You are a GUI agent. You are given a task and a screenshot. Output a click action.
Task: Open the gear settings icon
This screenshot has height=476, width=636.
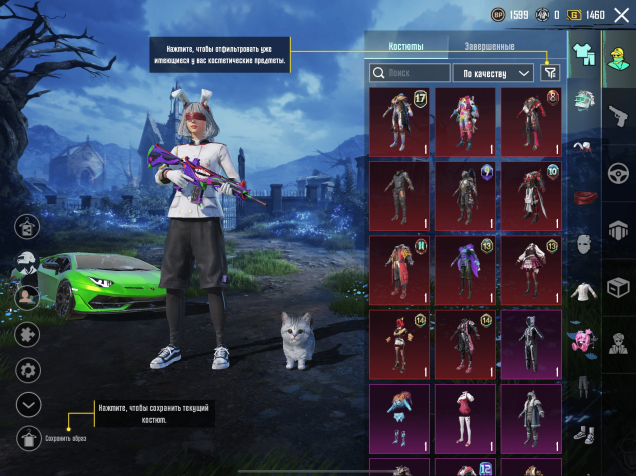(28, 370)
